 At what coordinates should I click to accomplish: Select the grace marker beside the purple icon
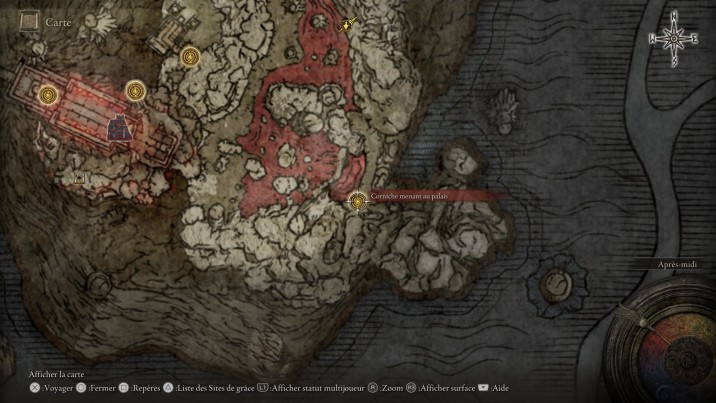[136, 92]
